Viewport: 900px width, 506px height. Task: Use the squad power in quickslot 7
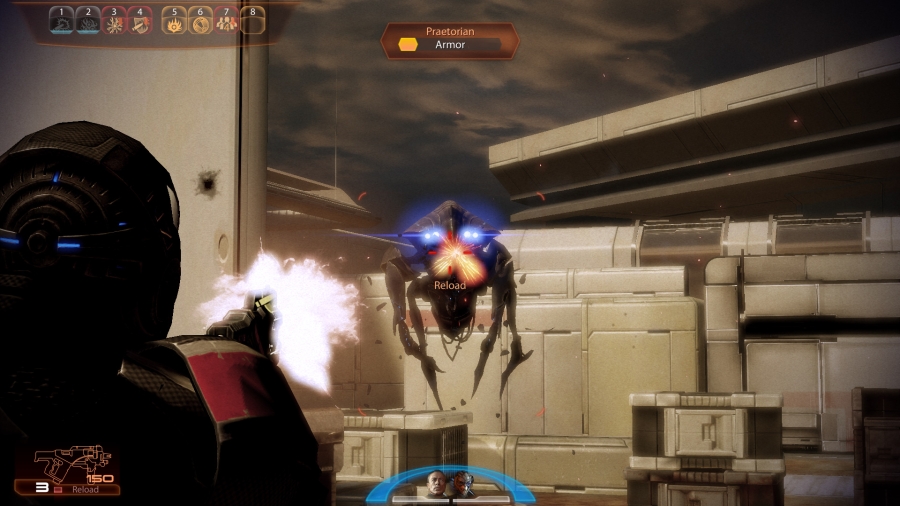226,22
